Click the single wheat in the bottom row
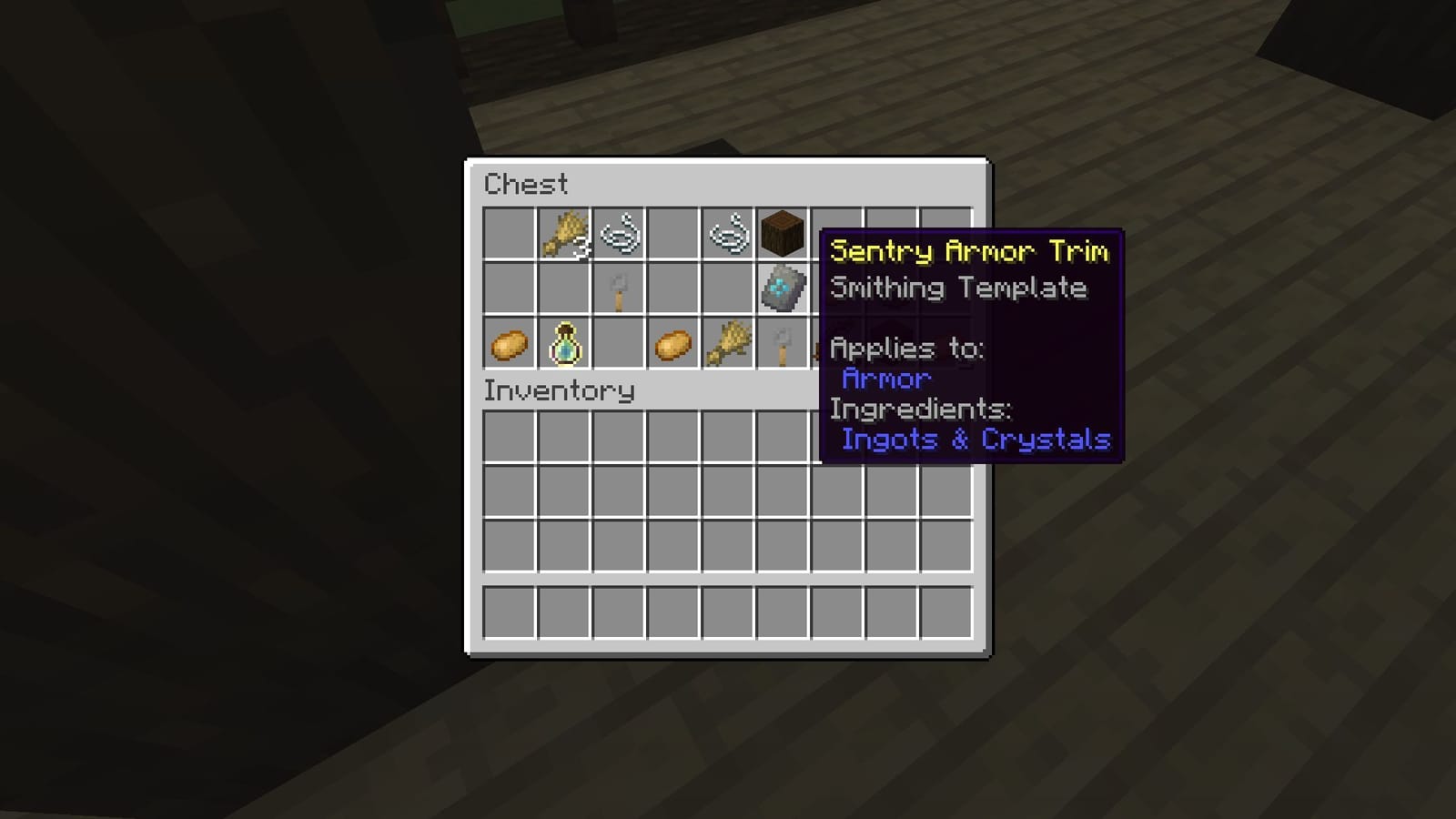Image resolution: width=1456 pixels, height=819 pixels. (728, 343)
